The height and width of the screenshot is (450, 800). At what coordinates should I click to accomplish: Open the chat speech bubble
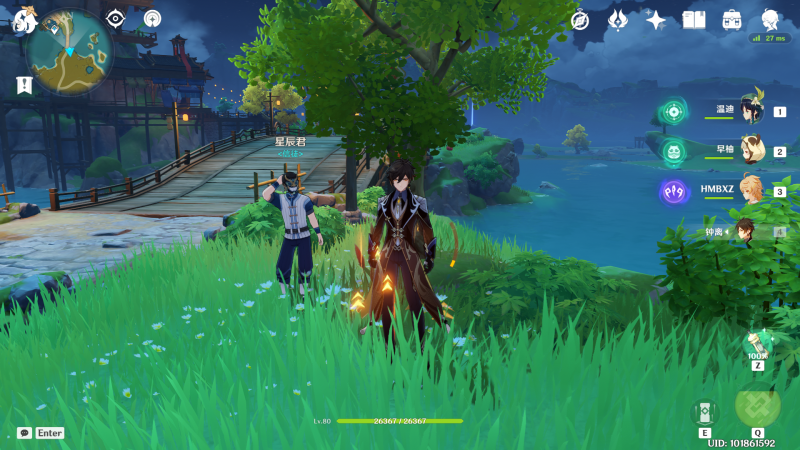tap(24, 433)
